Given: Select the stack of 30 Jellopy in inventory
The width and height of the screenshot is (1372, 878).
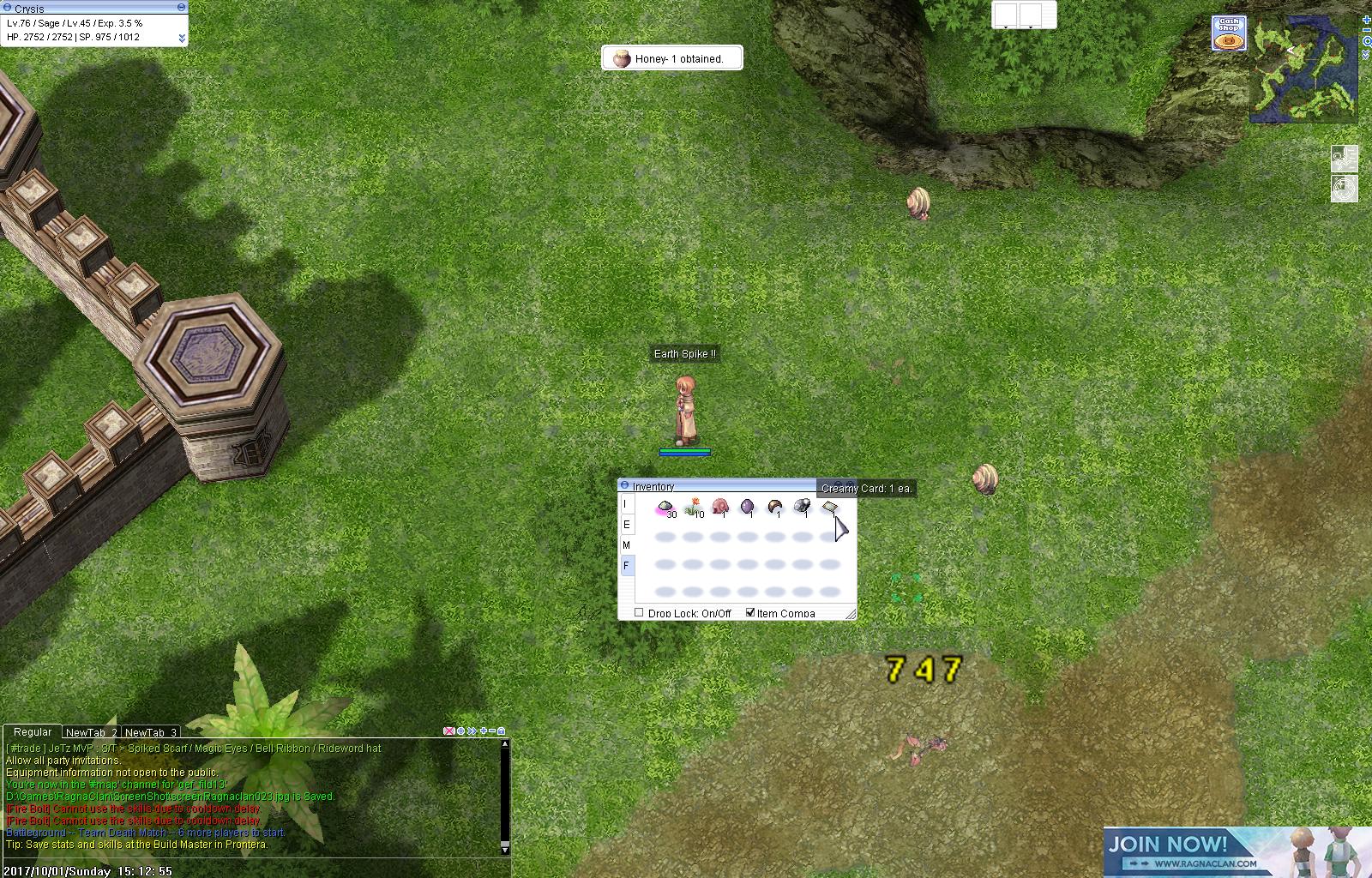Looking at the screenshot, I should click(665, 506).
